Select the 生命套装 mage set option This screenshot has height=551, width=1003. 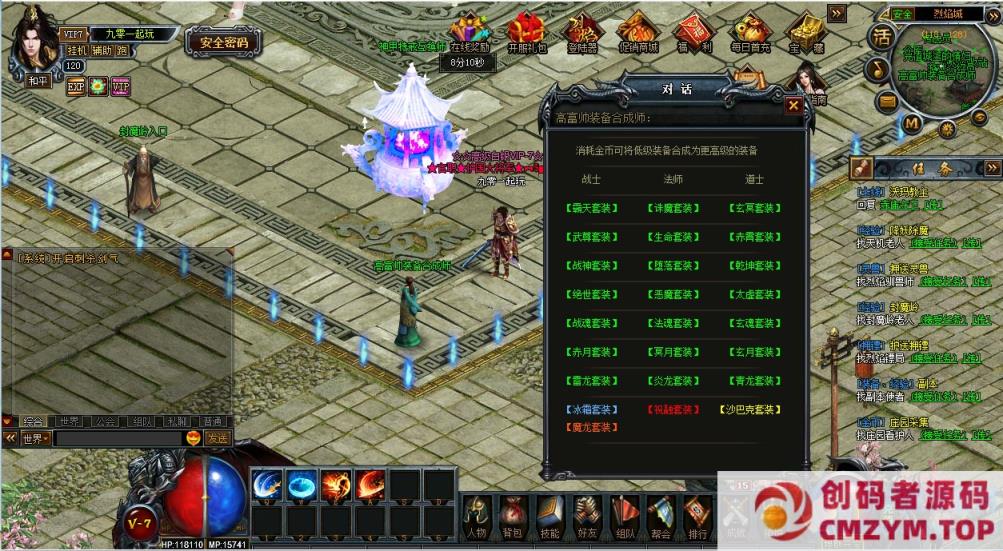[673, 237]
